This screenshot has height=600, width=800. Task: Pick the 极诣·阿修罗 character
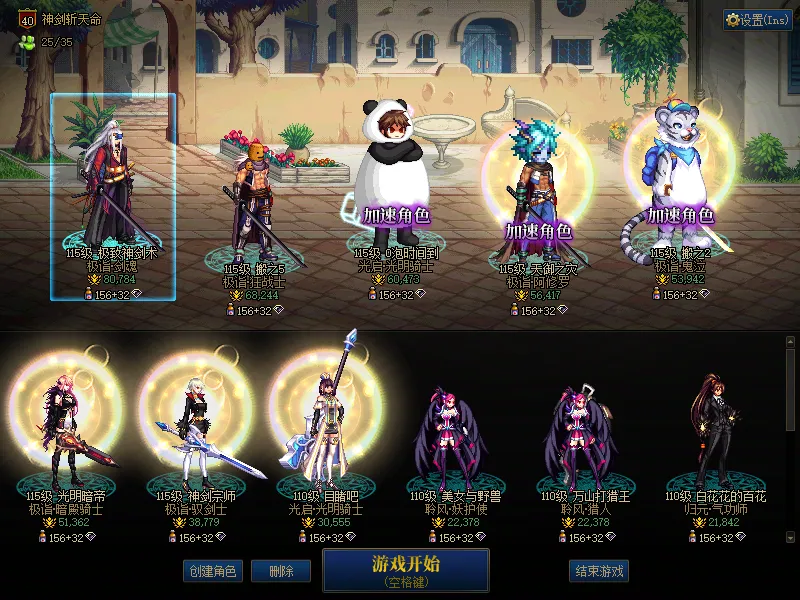537,200
